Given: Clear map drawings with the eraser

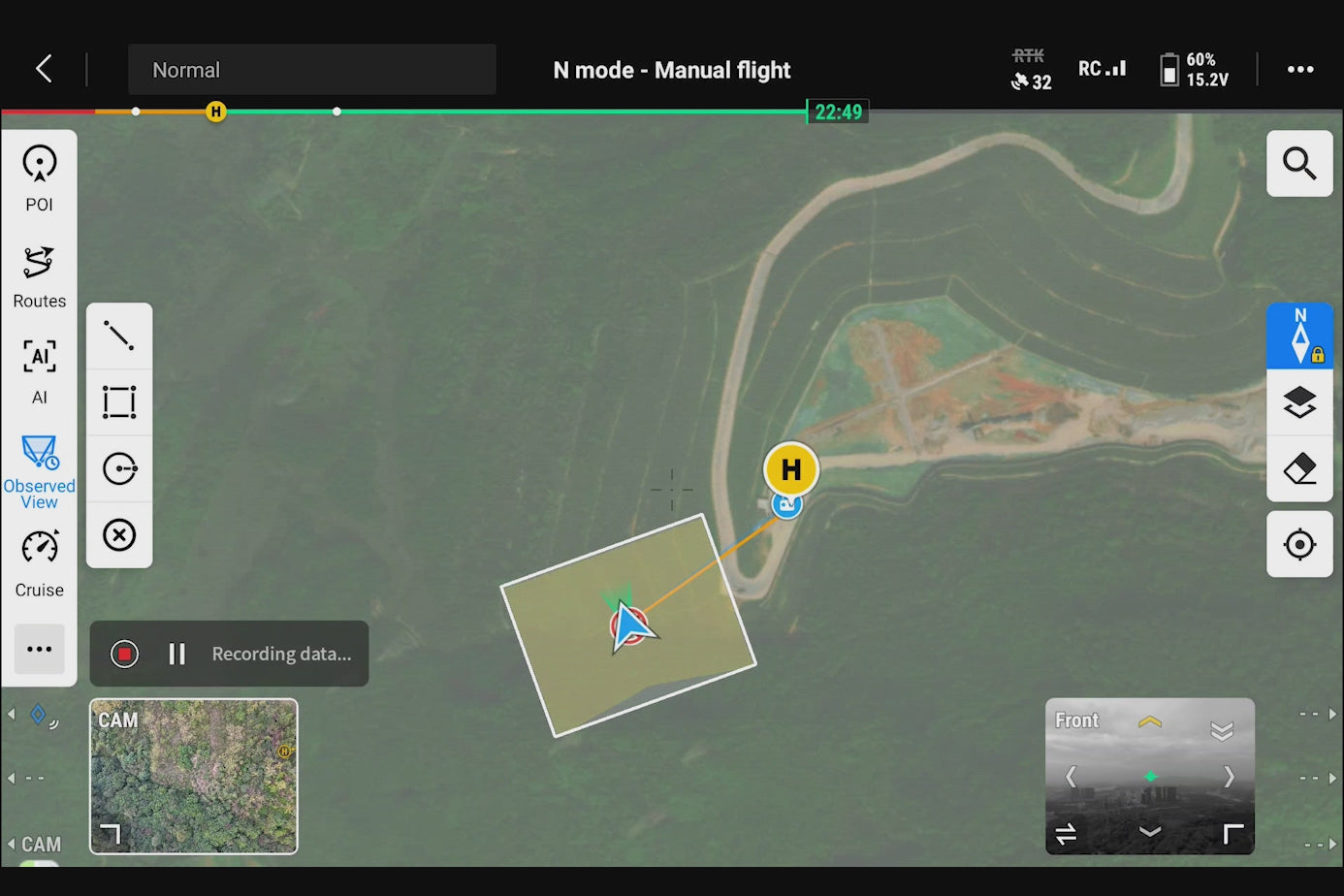Looking at the screenshot, I should coord(1299,469).
